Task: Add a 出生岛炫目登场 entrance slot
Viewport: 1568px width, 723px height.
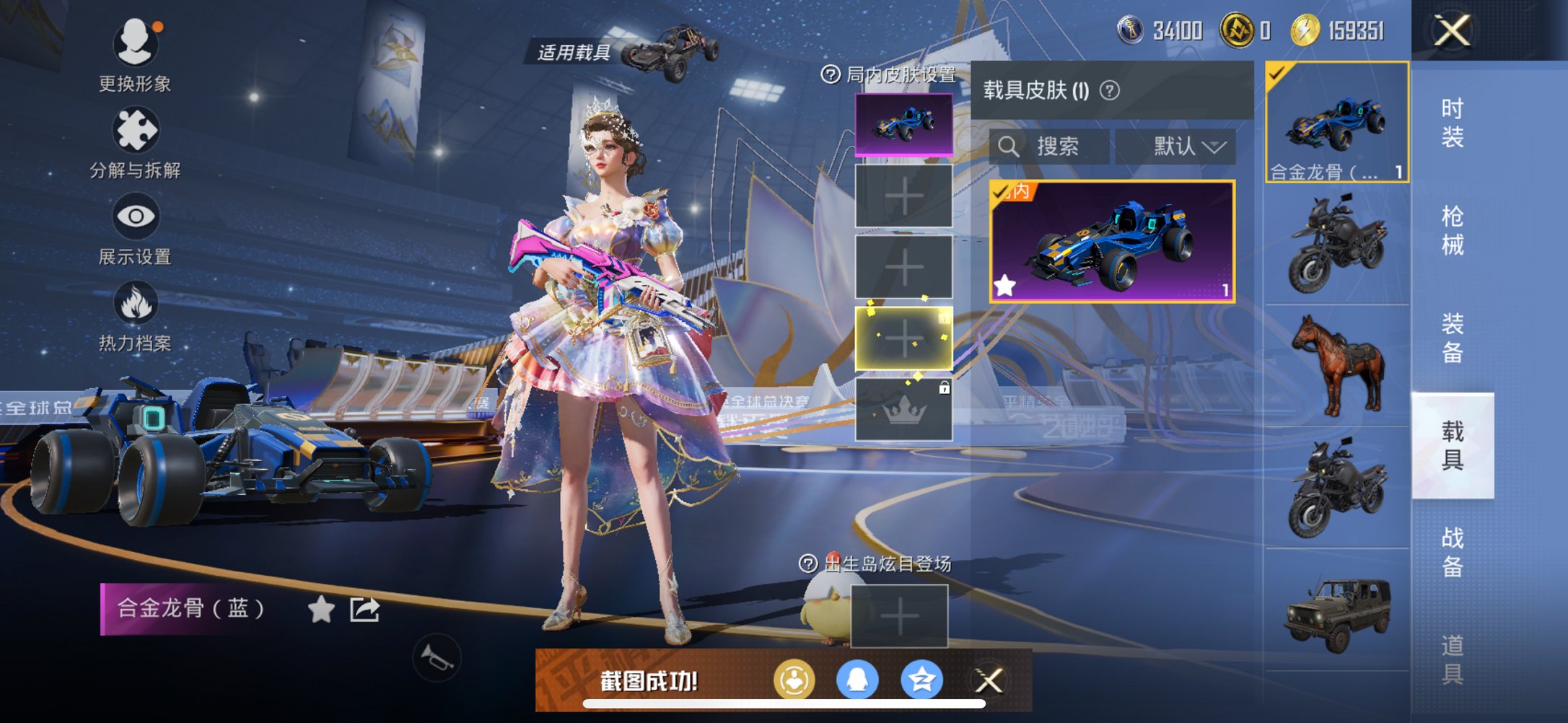Action: click(899, 615)
